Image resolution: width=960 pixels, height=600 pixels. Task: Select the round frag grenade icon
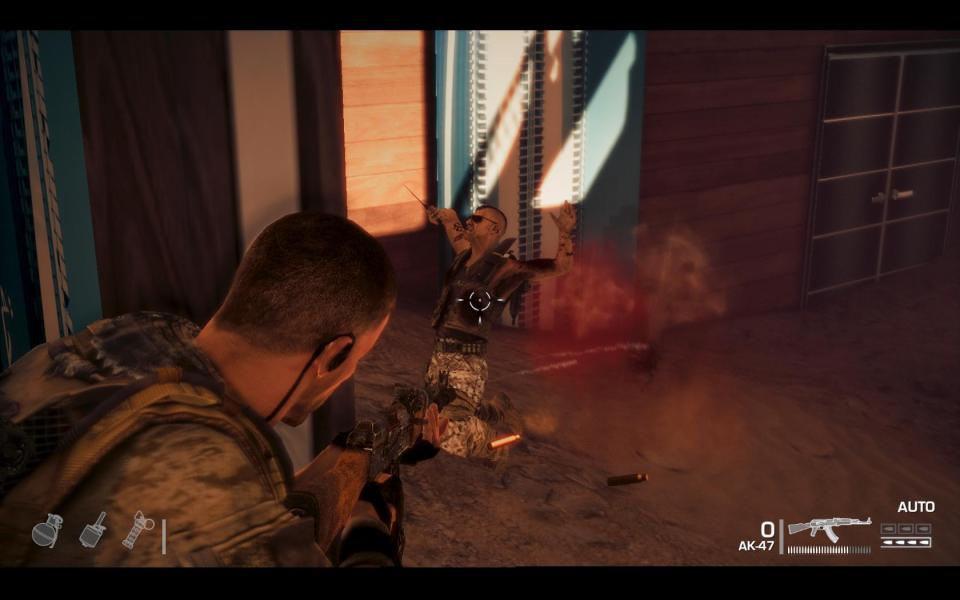coord(46,531)
